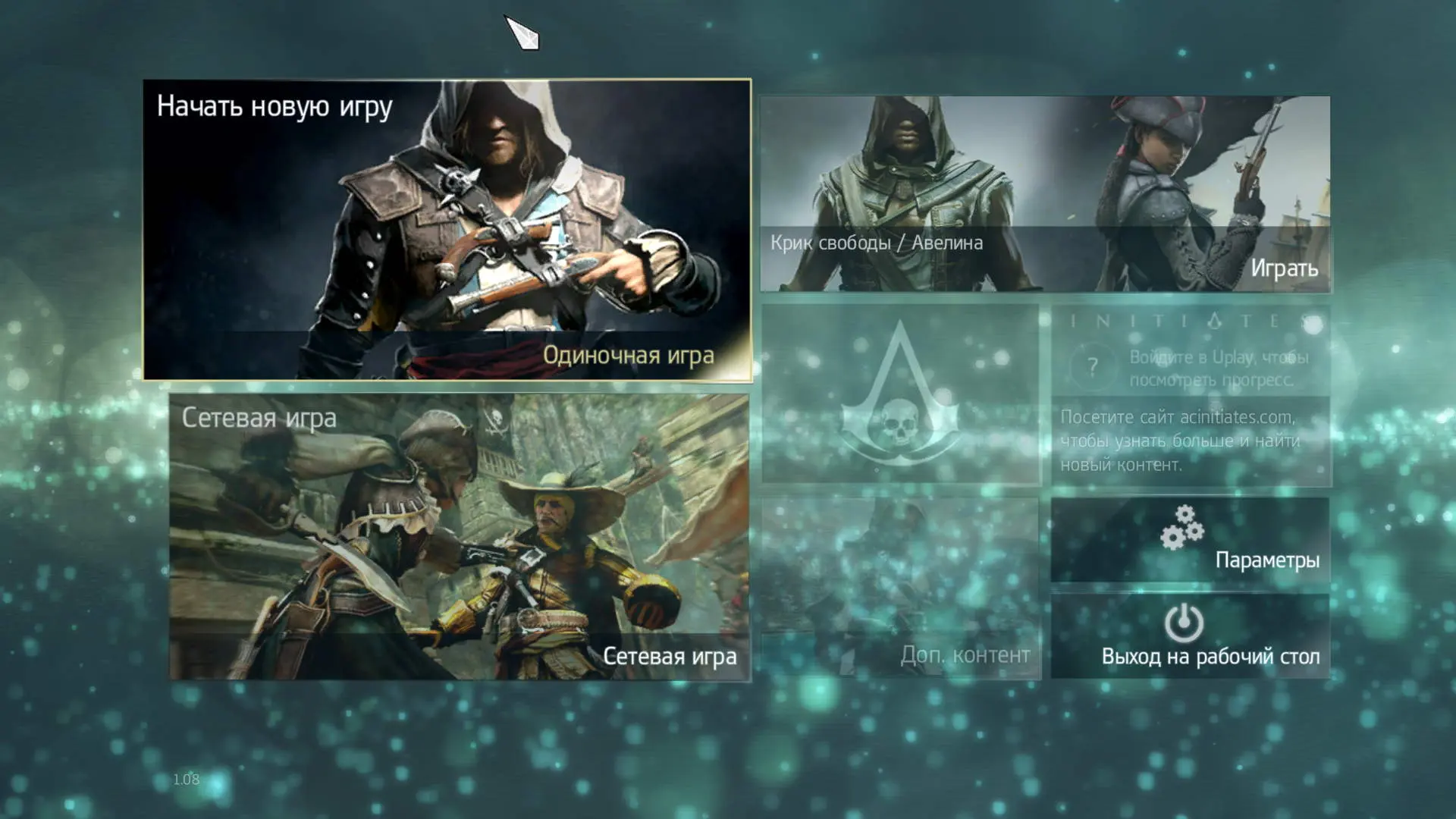Choose Выход на рабочий стол
This screenshot has height=819, width=1456.
1190,635
